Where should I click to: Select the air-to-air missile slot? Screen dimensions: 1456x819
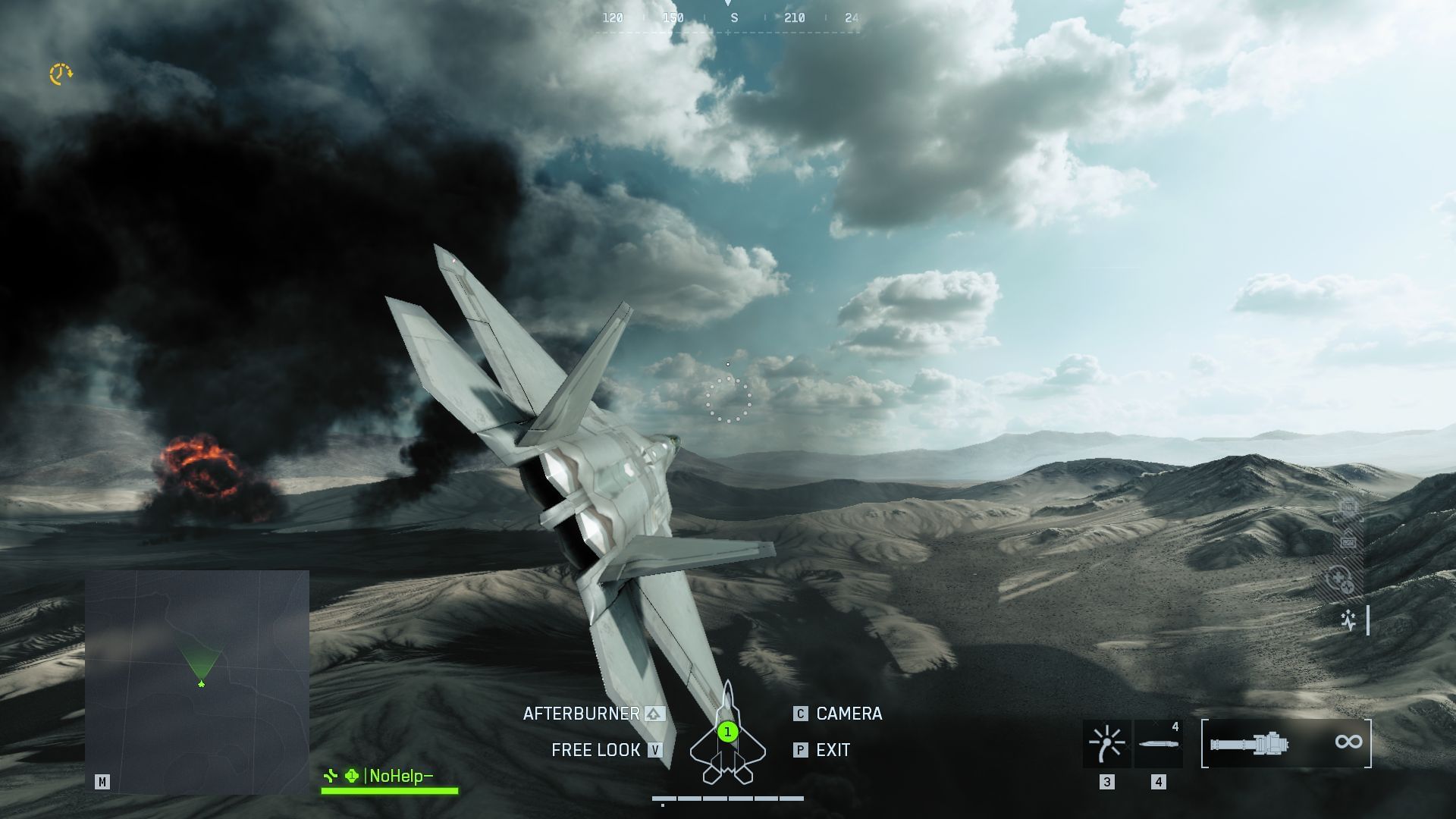tap(1159, 743)
